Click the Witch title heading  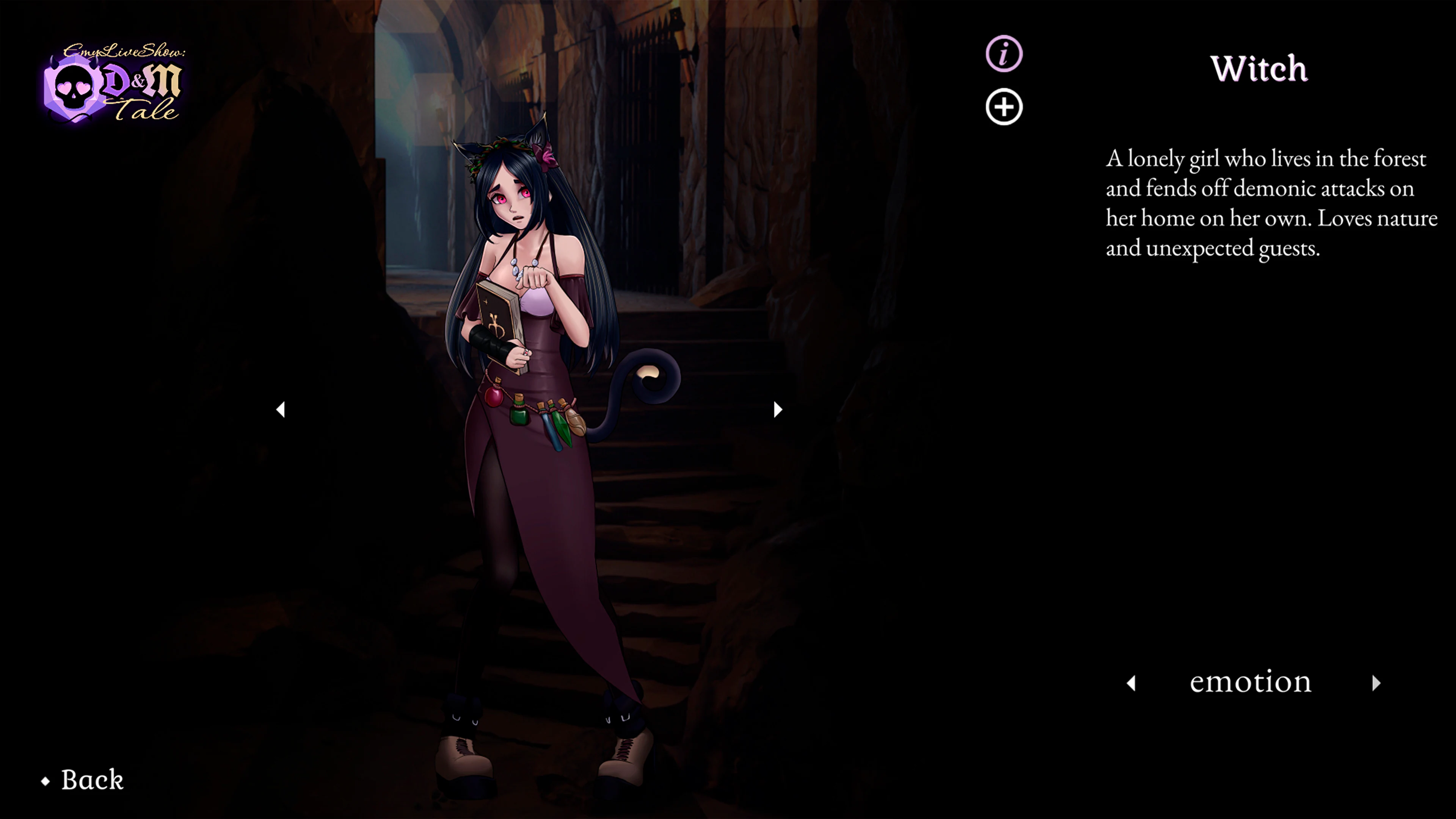coord(1259,69)
